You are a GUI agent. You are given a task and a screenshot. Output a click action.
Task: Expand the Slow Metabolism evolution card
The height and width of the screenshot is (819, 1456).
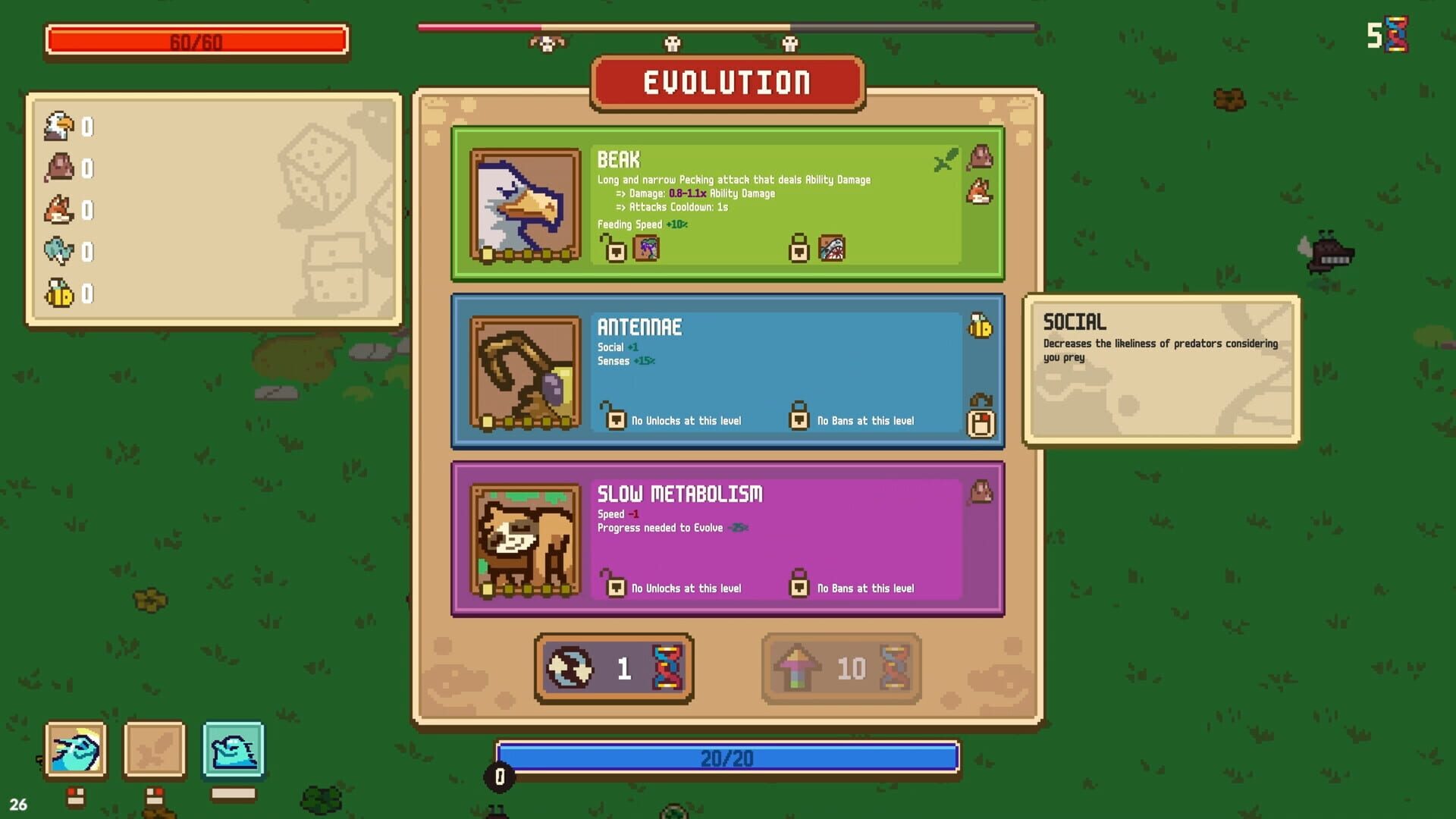click(728, 538)
